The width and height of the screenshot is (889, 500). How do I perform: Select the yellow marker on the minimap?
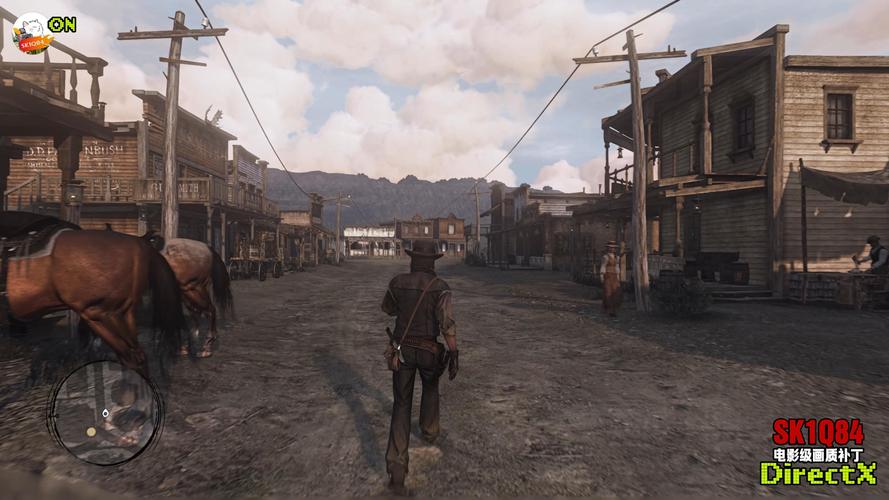pyautogui.click(x=91, y=432)
